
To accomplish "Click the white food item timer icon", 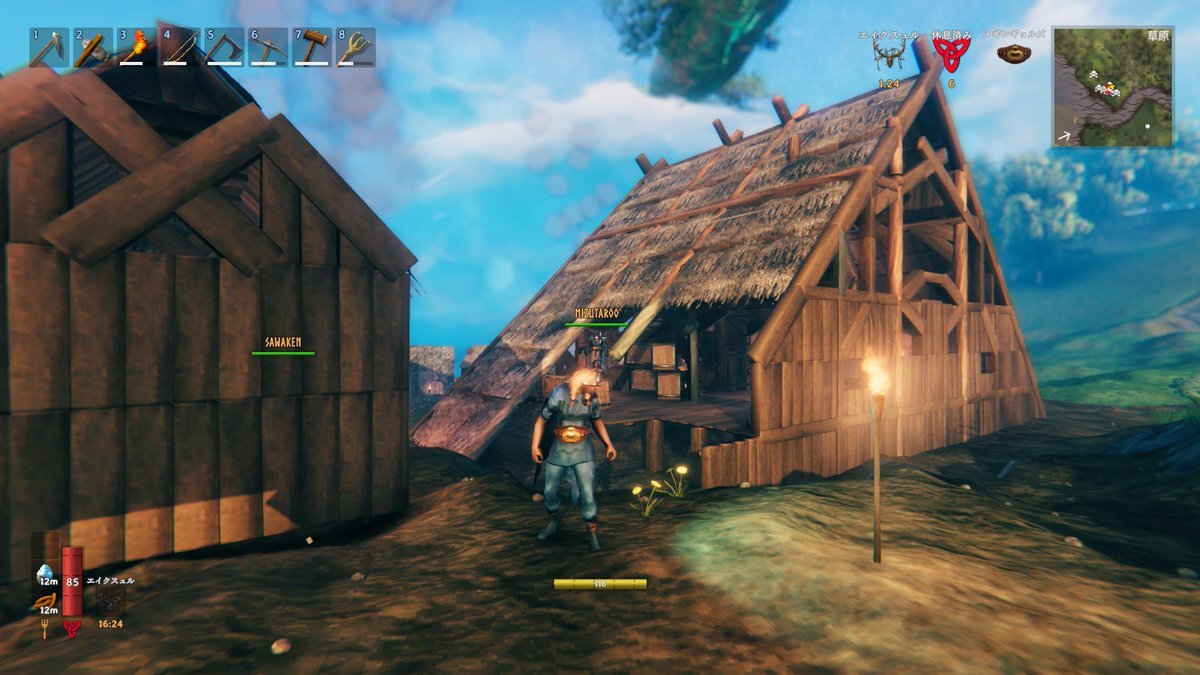I will [x=45, y=574].
